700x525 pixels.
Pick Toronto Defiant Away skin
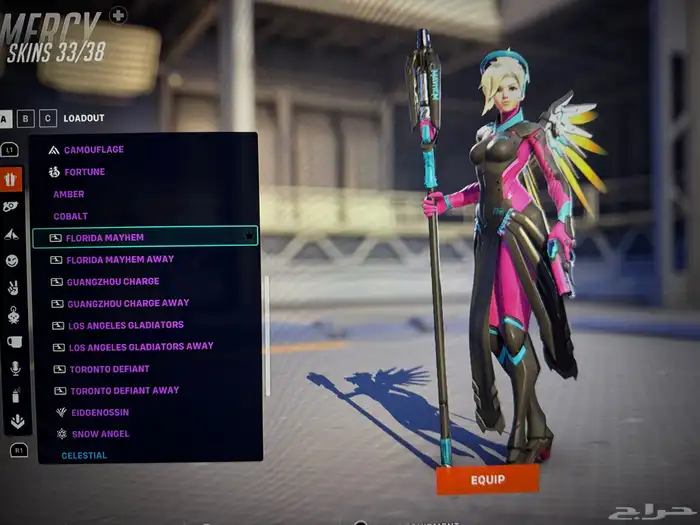coord(123,391)
